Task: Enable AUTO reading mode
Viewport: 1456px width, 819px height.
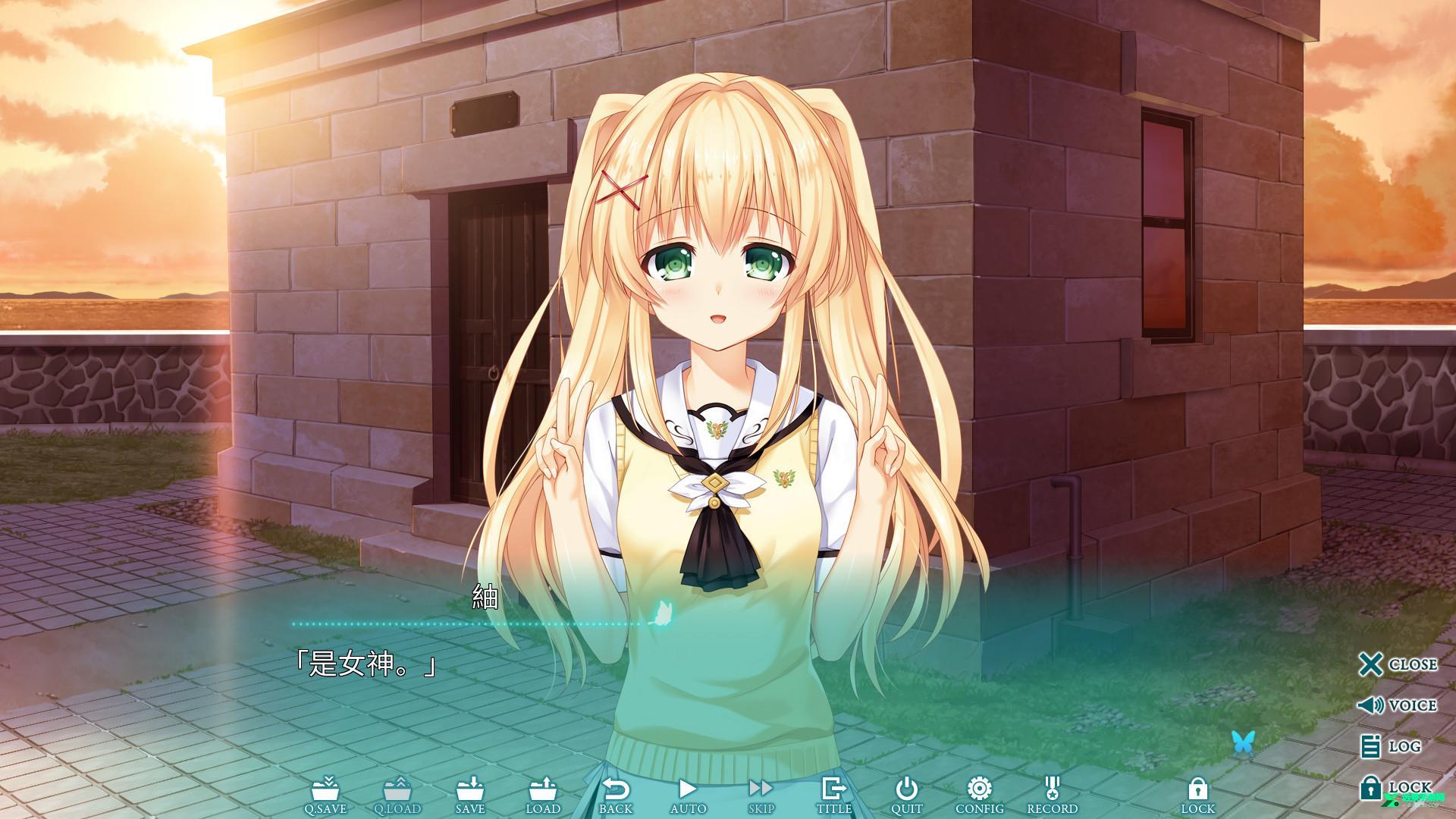Action: (688, 791)
